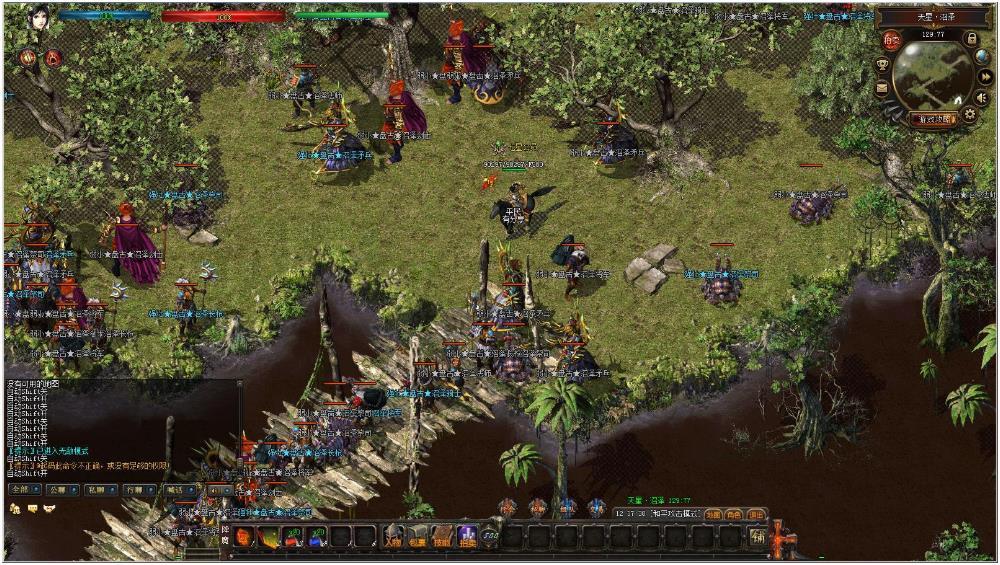Toggle the sound speaker icon
This screenshot has width=1000, height=565.
tap(981, 98)
